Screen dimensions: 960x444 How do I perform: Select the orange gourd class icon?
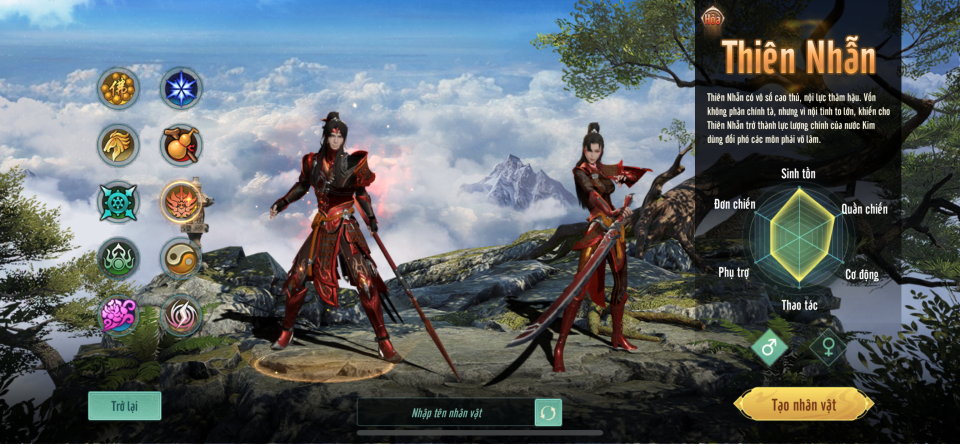[x=182, y=145]
